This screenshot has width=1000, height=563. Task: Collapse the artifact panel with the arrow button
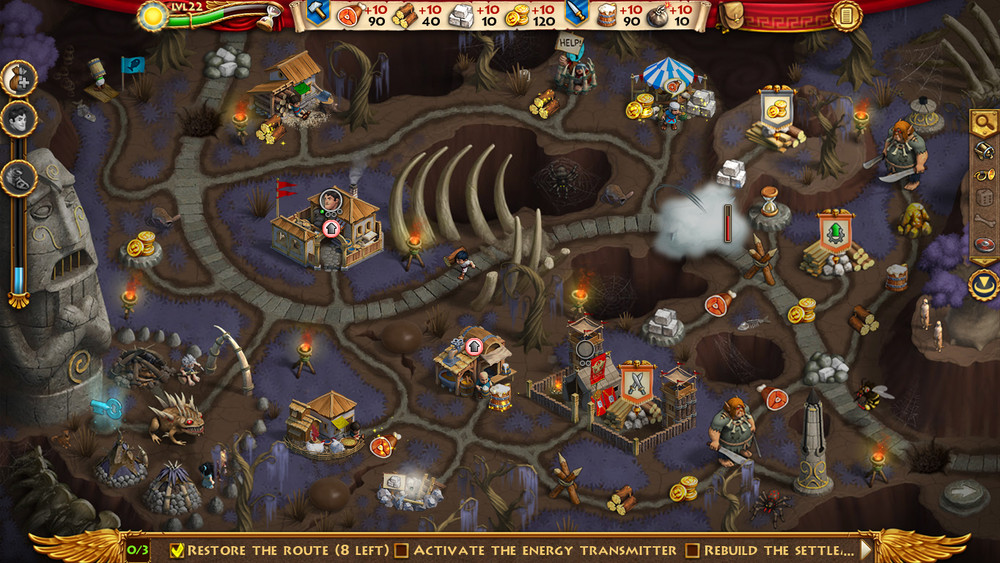[x=984, y=283]
